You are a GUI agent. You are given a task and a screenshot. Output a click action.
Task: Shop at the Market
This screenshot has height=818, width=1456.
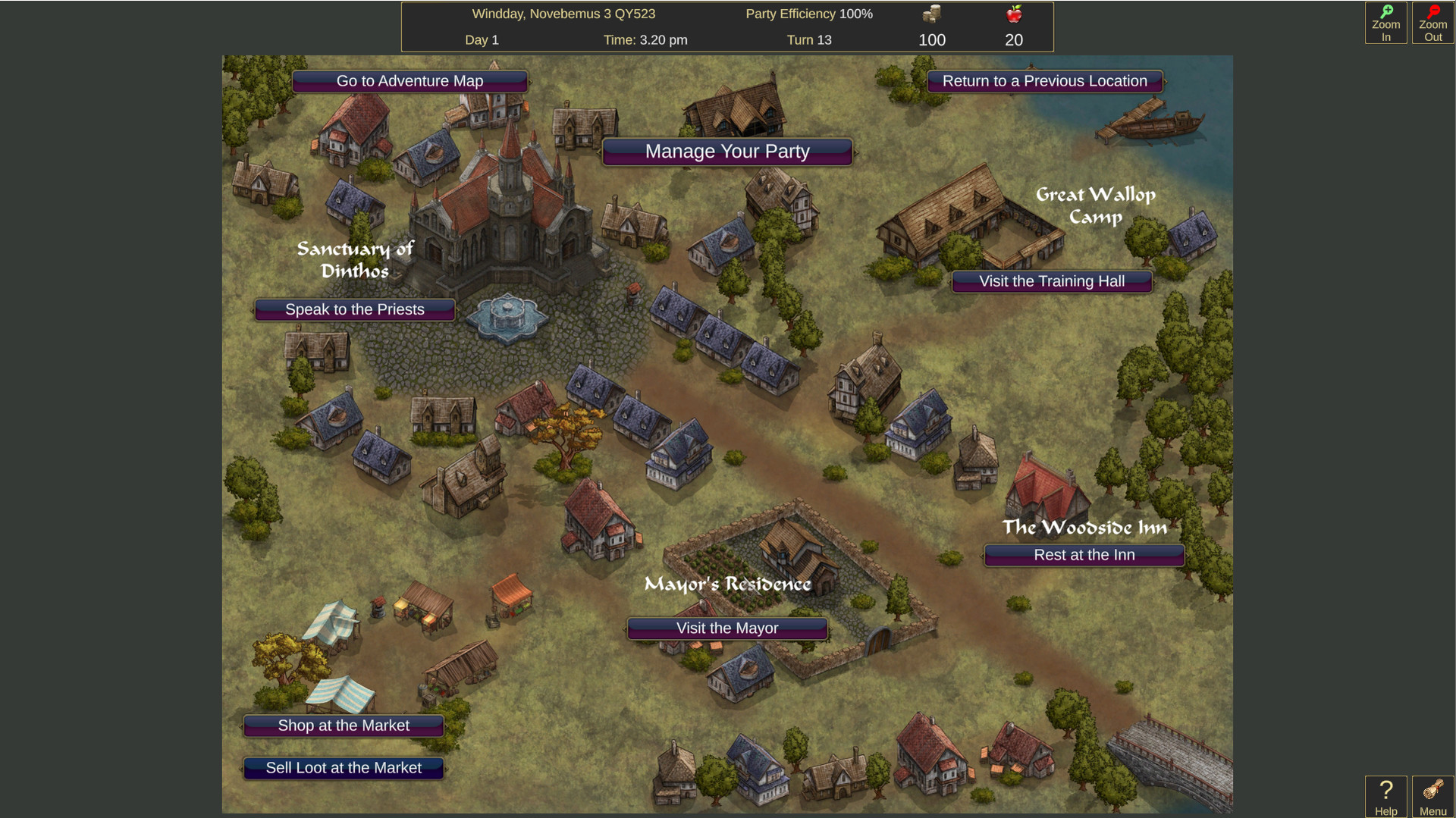342,726
